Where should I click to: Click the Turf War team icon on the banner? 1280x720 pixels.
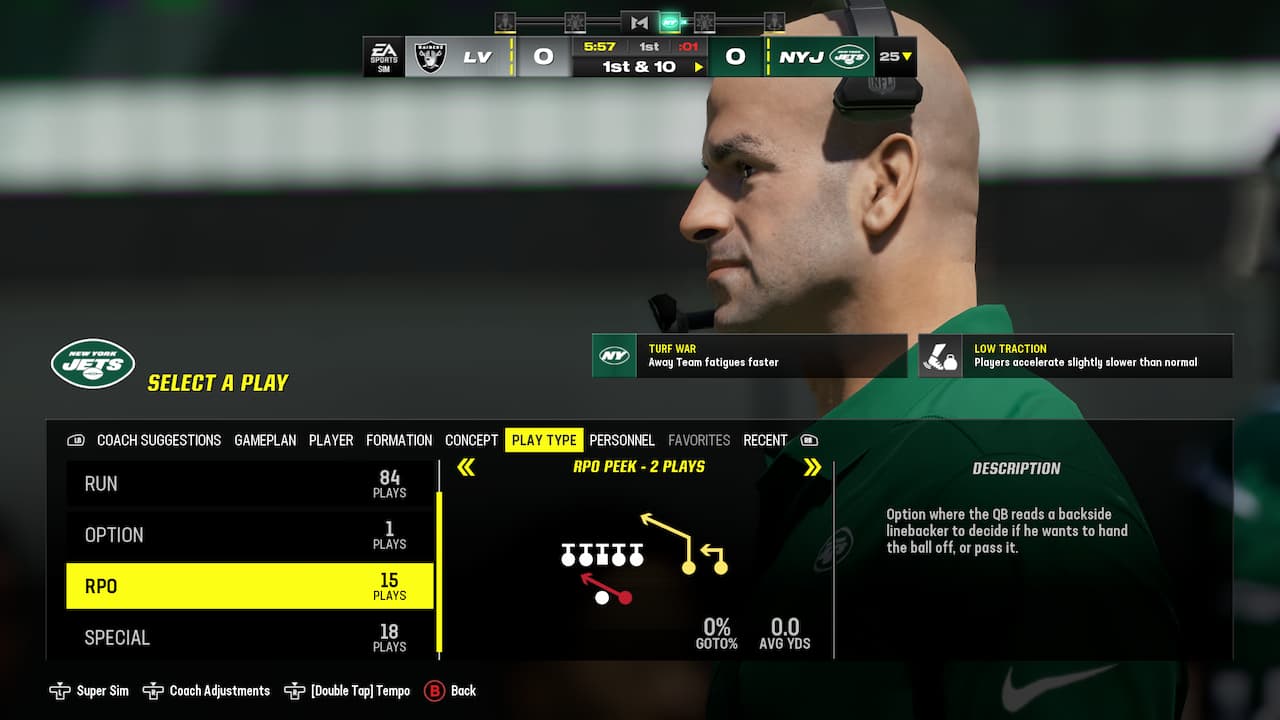[x=613, y=355]
